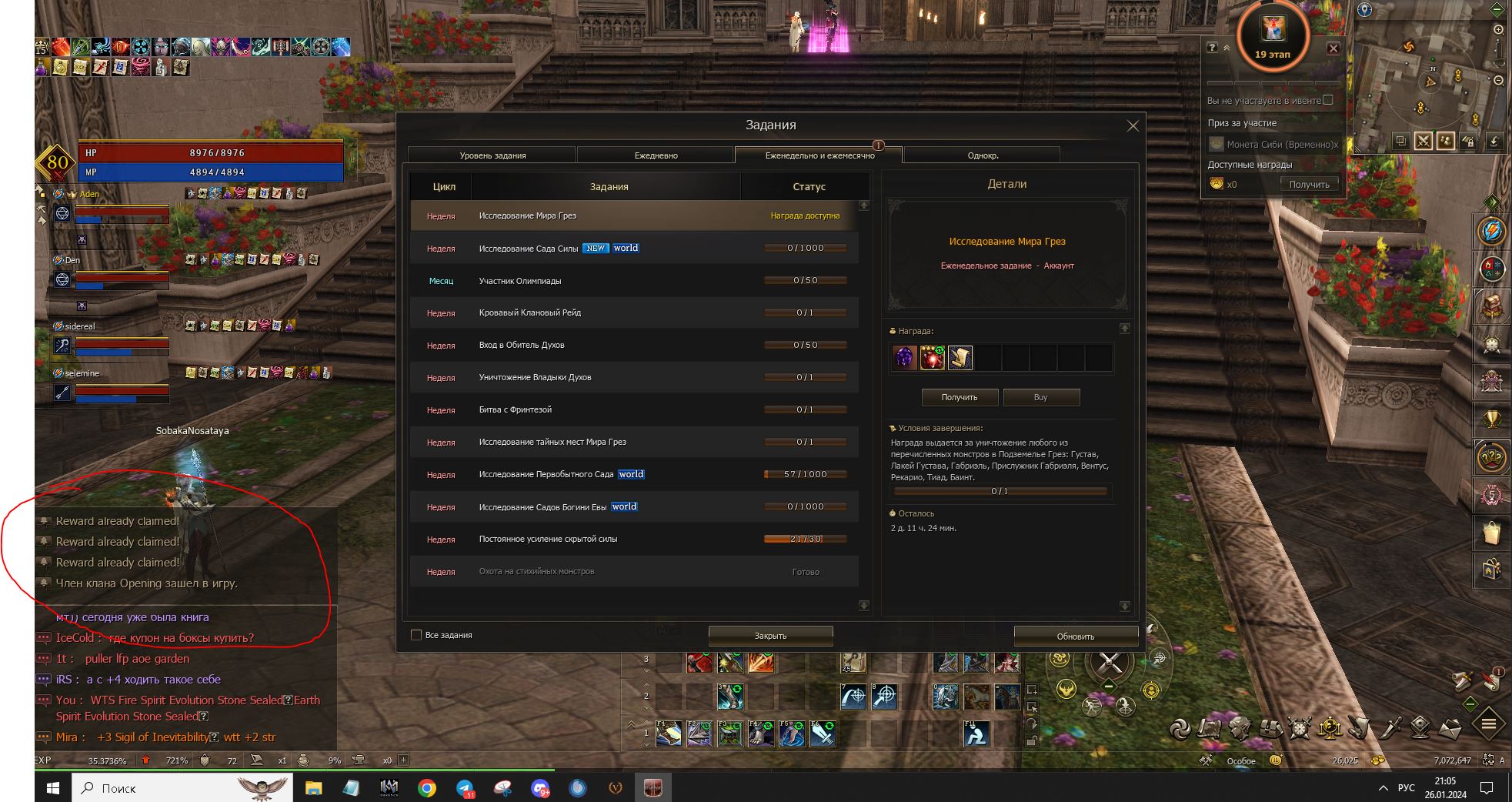Switch to the Ежедневно tab
The image size is (1512, 802).
tap(656, 155)
